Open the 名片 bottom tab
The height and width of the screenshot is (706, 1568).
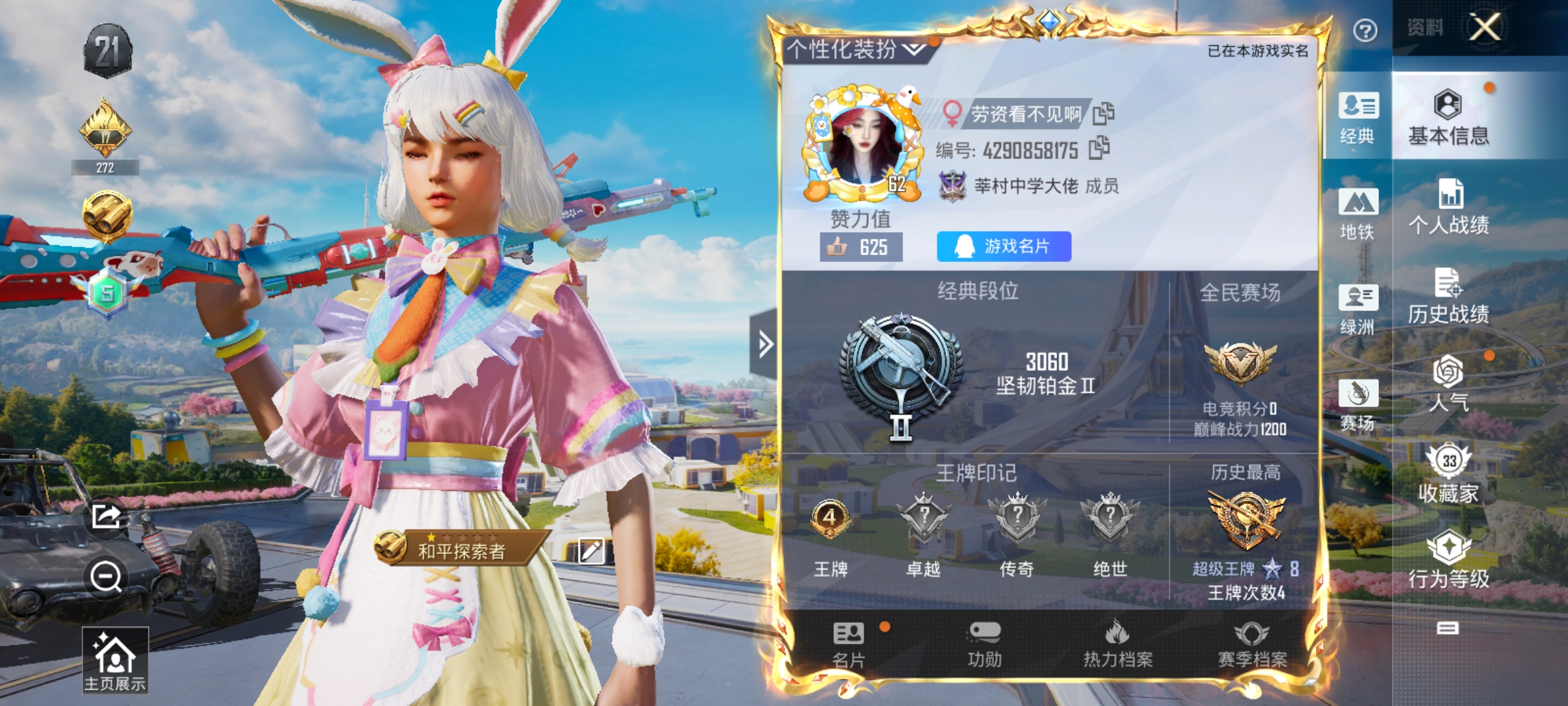(x=849, y=645)
